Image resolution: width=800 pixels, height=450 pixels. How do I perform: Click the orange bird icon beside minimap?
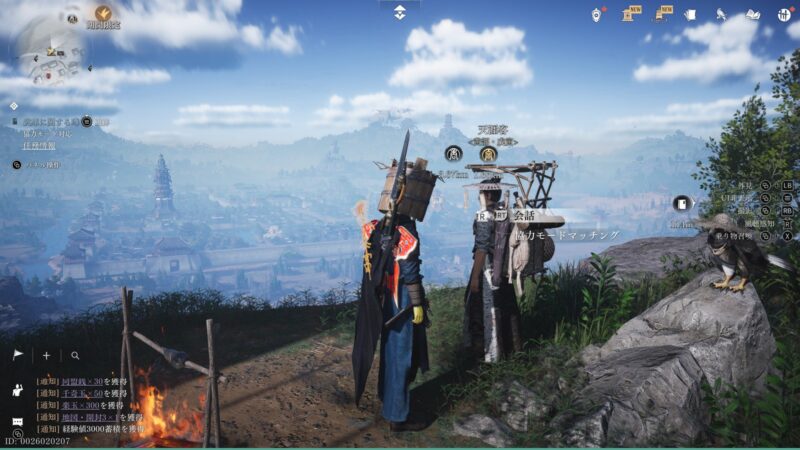(102, 13)
